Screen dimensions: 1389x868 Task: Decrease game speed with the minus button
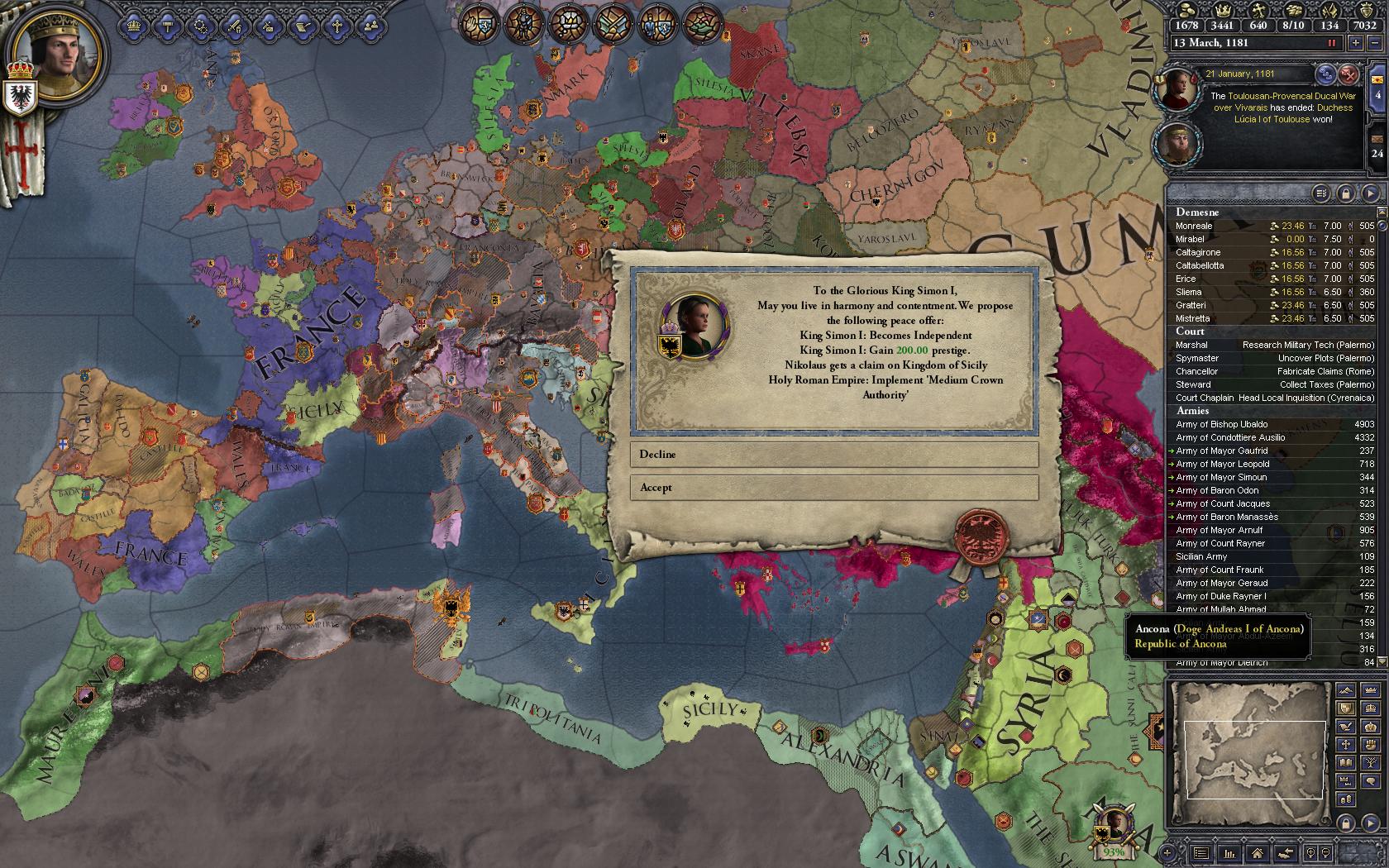pos(1376,42)
